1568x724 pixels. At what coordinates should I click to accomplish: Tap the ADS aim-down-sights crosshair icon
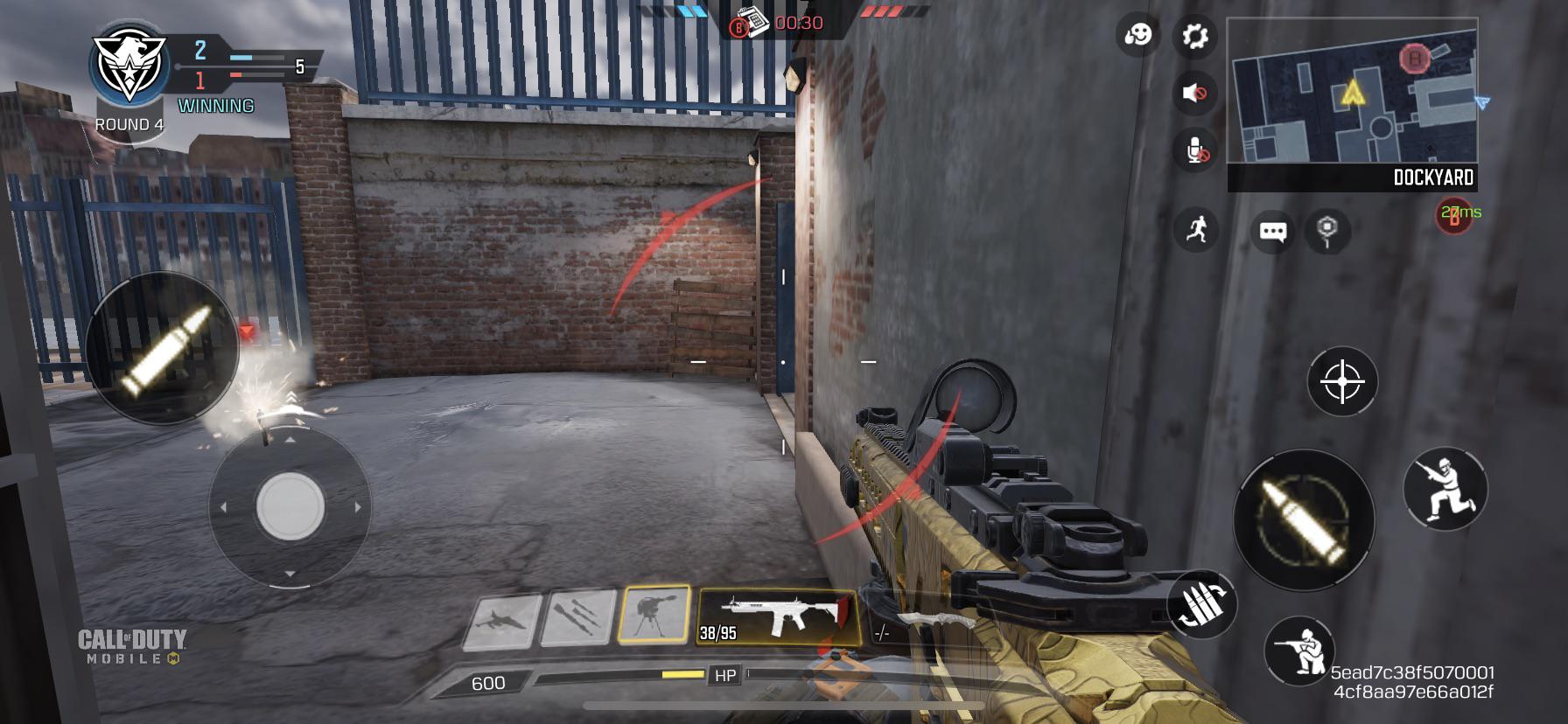[x=1341, y=383]
